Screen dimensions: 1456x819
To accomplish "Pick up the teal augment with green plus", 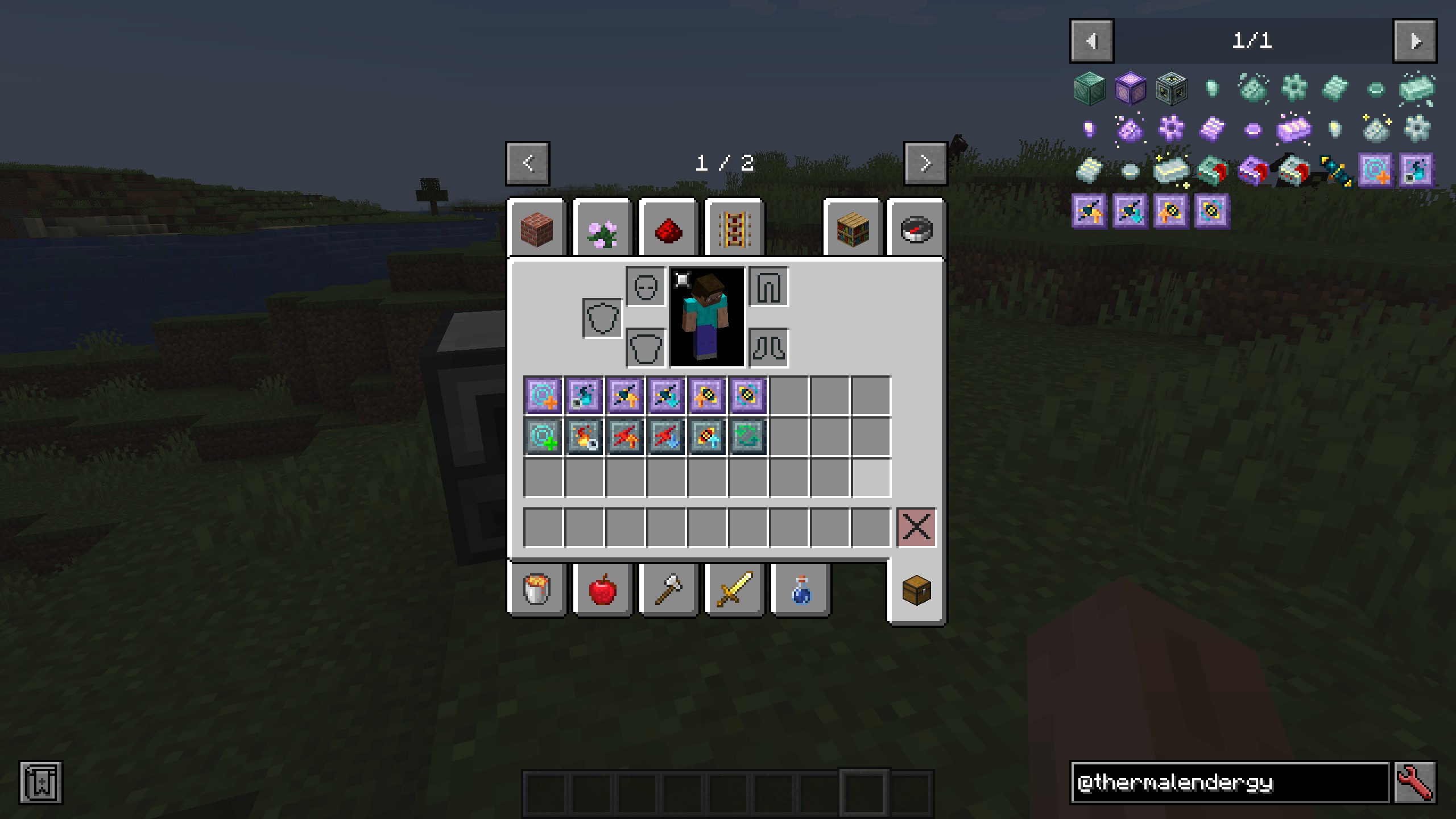I will 543,437.
